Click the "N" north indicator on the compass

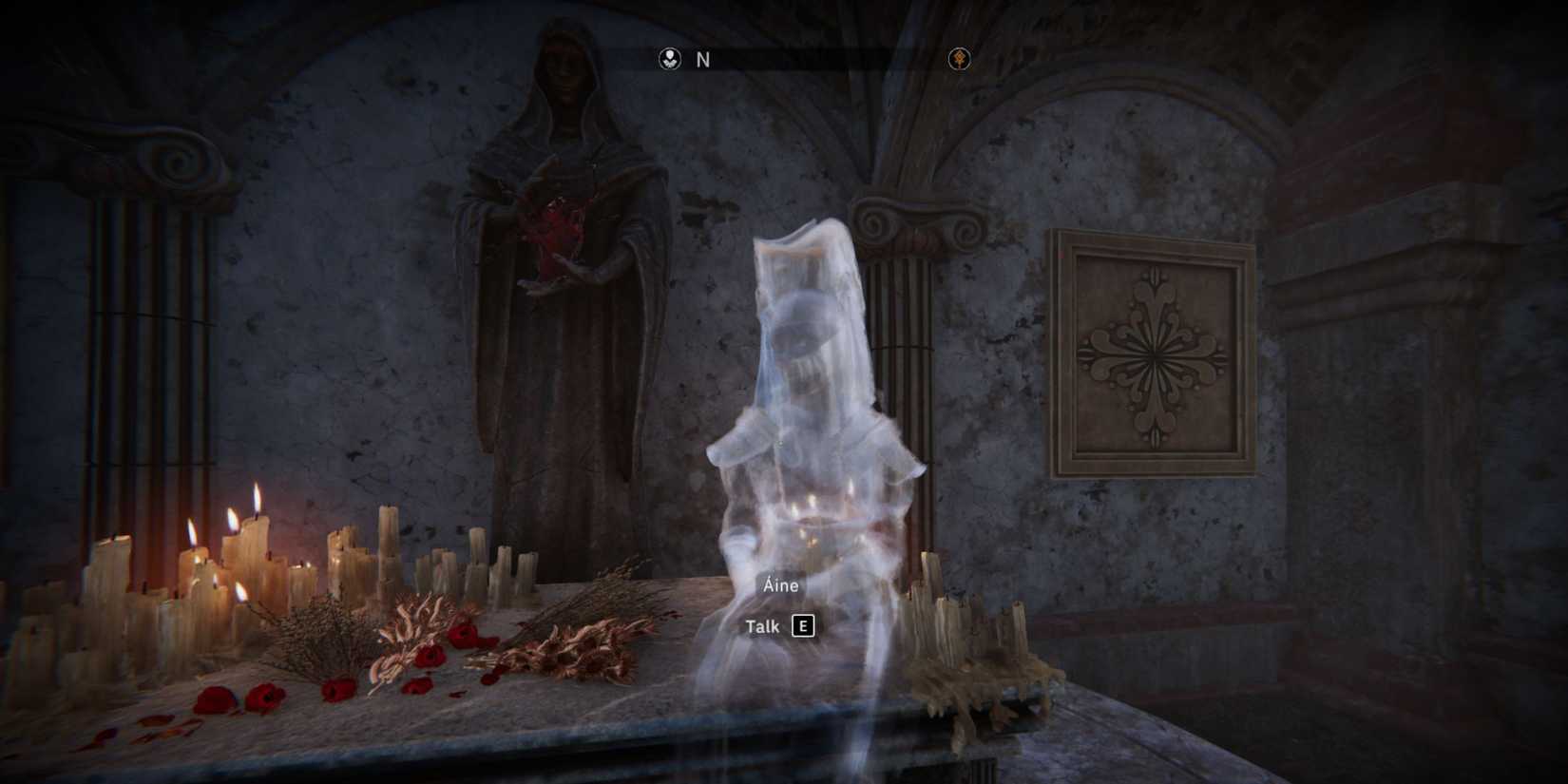coord(702,59)
